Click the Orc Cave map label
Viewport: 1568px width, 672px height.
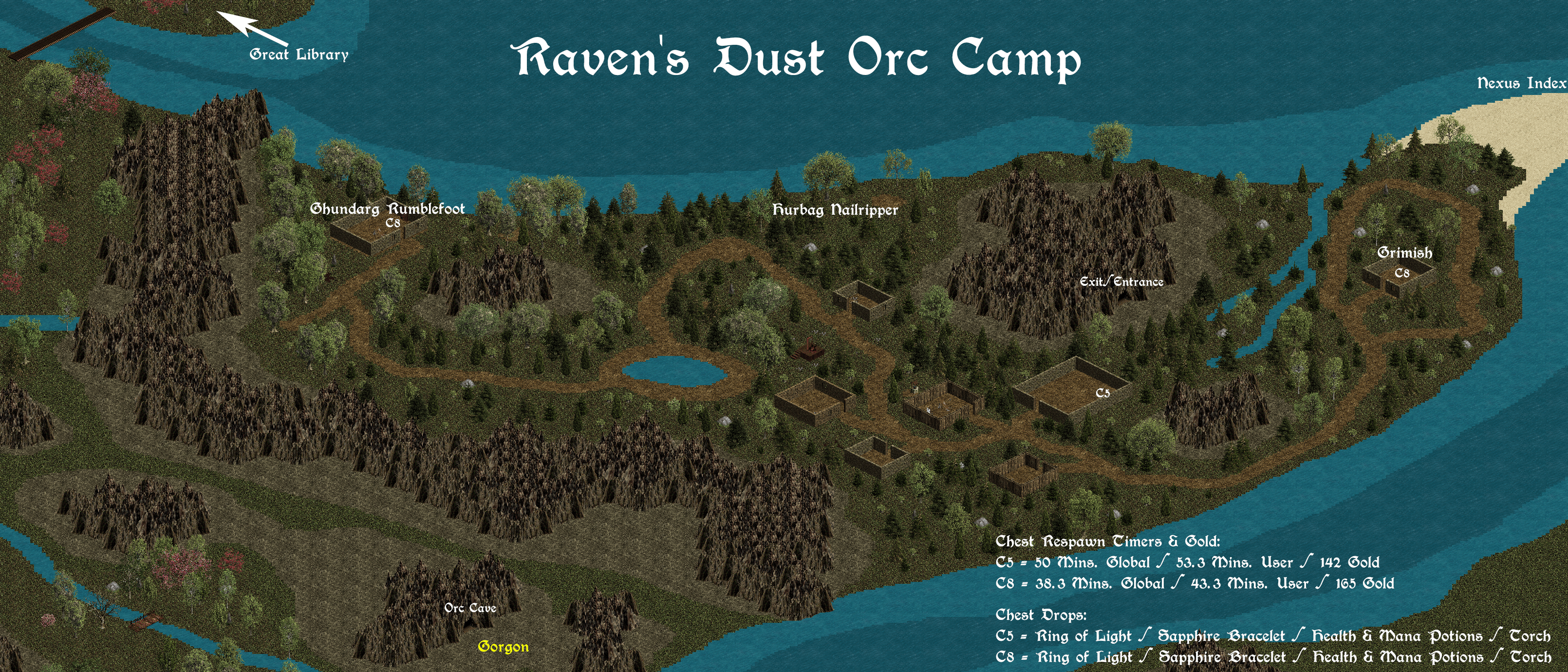click(x=470, y=608)
